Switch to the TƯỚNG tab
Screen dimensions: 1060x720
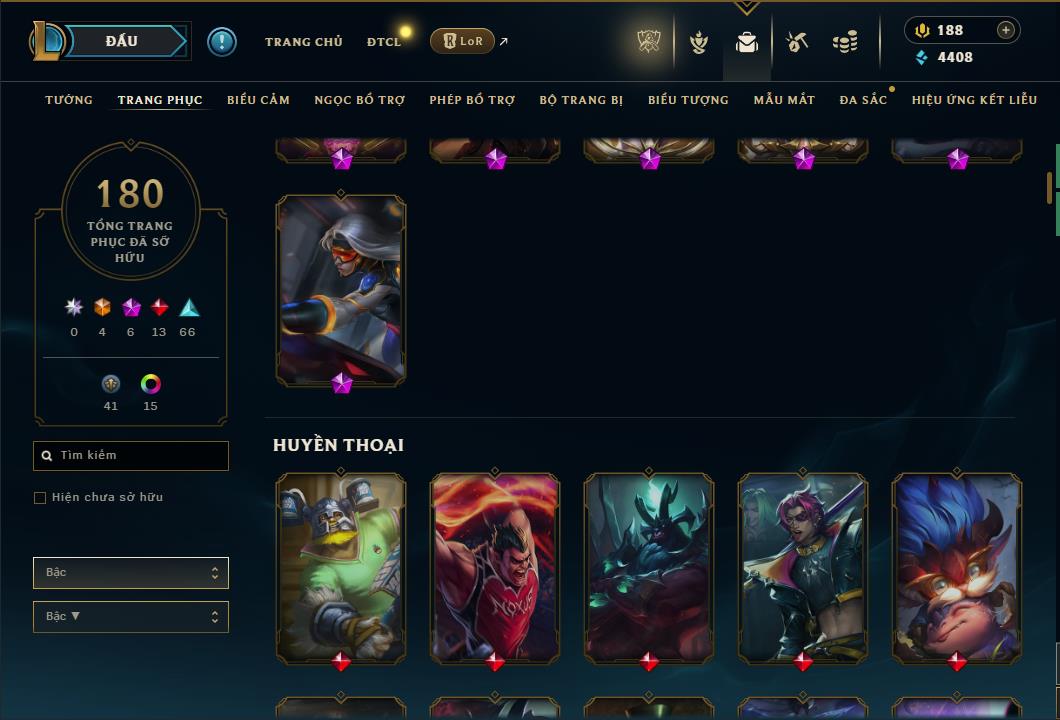(x=69, y=100)
